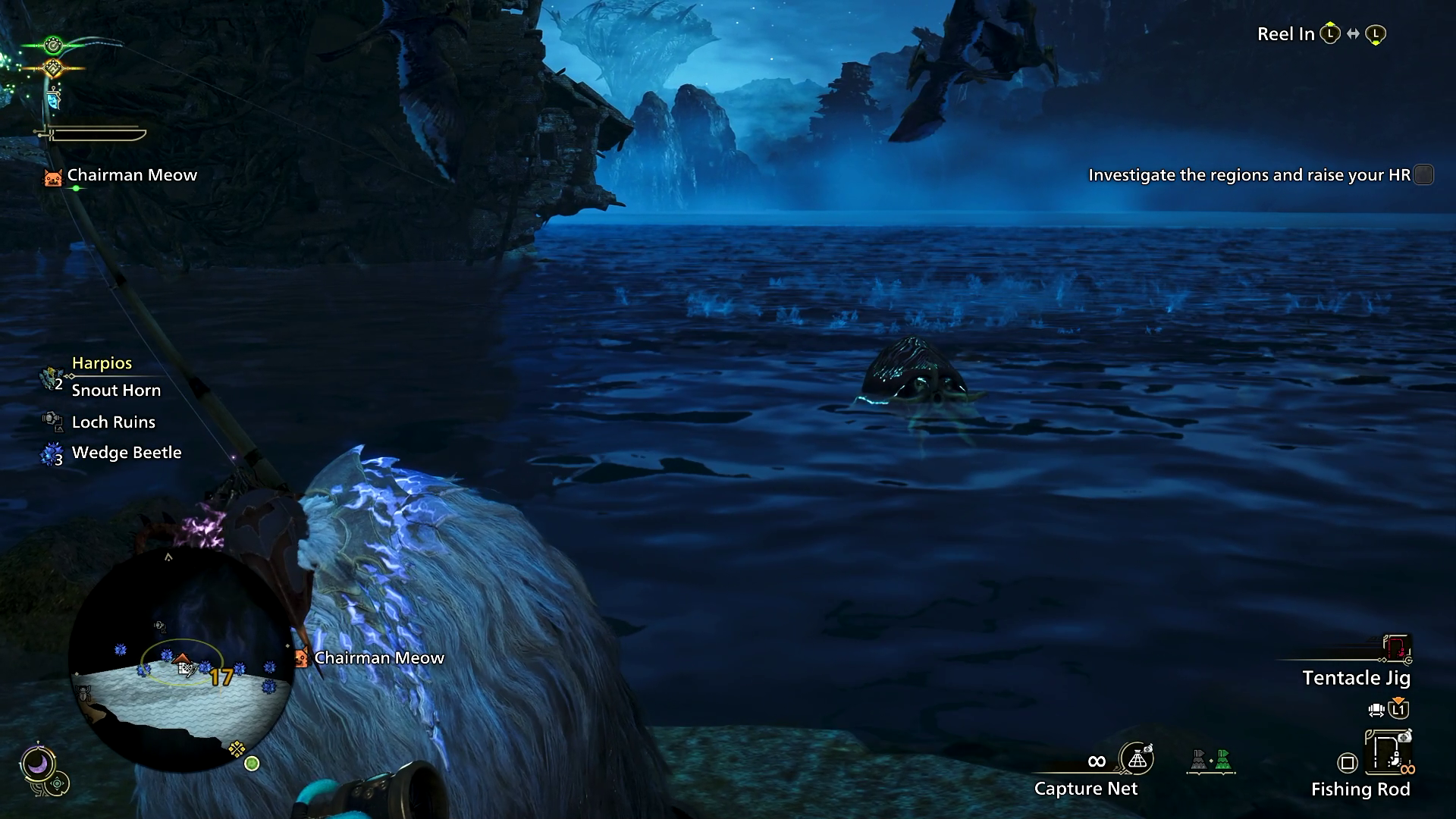Click Chairman Meow's palico portrait top-left
The width and height of the screenshot is (1456, 819).
click(53, 177)
